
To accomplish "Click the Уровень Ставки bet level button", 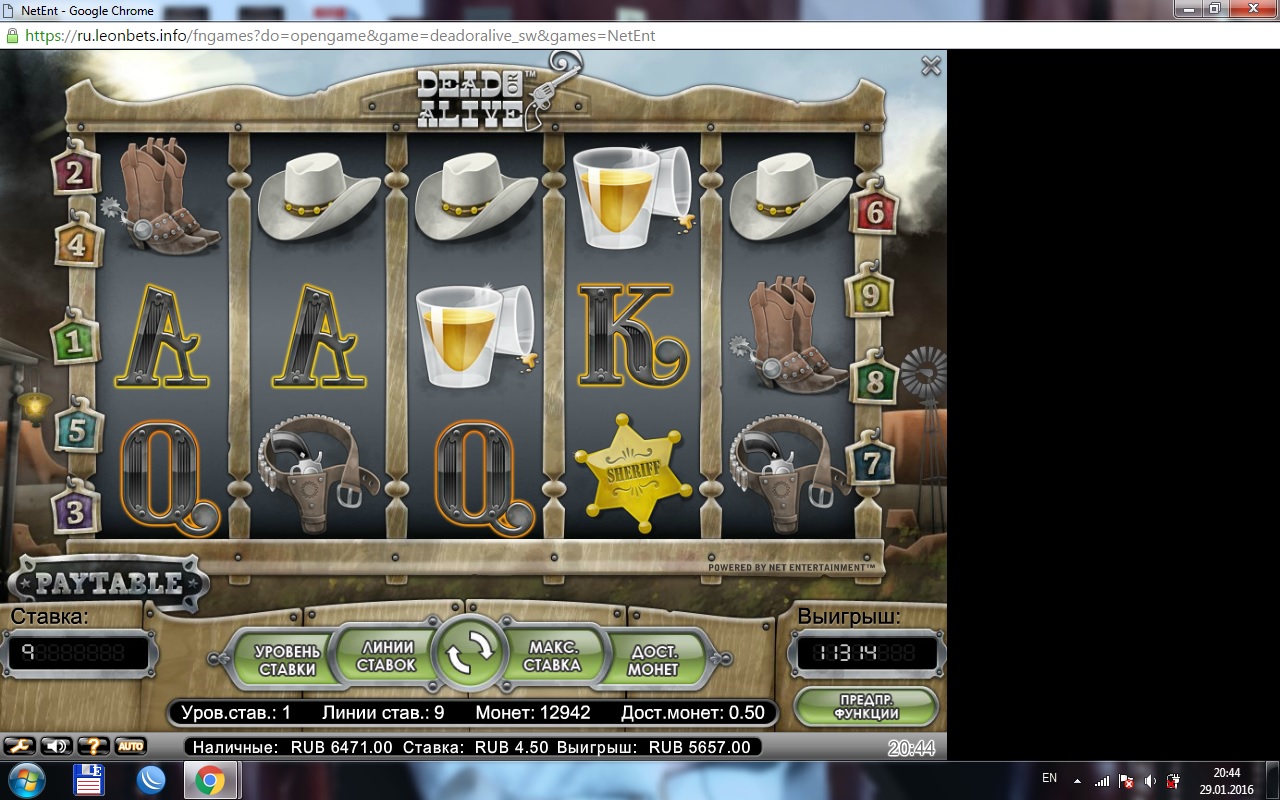I will (287, 660).
